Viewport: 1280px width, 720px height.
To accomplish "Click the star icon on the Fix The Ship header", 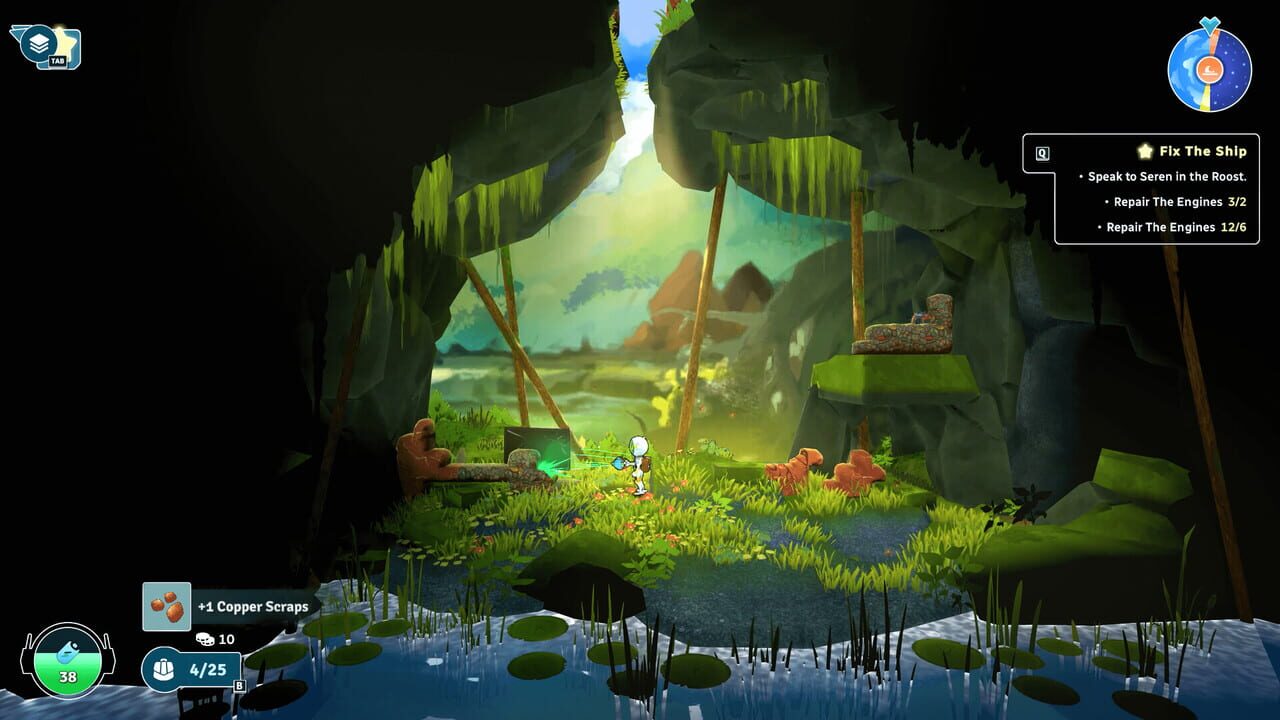I will [x=1145, y=151].
